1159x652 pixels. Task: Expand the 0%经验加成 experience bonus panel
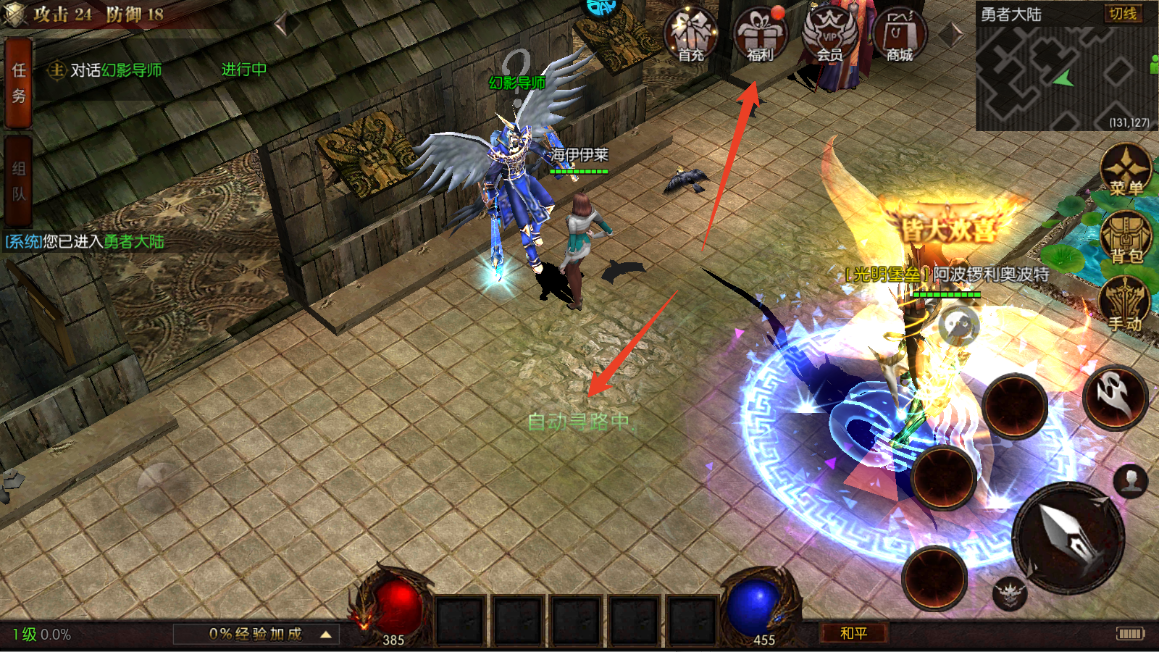(256, 634)
